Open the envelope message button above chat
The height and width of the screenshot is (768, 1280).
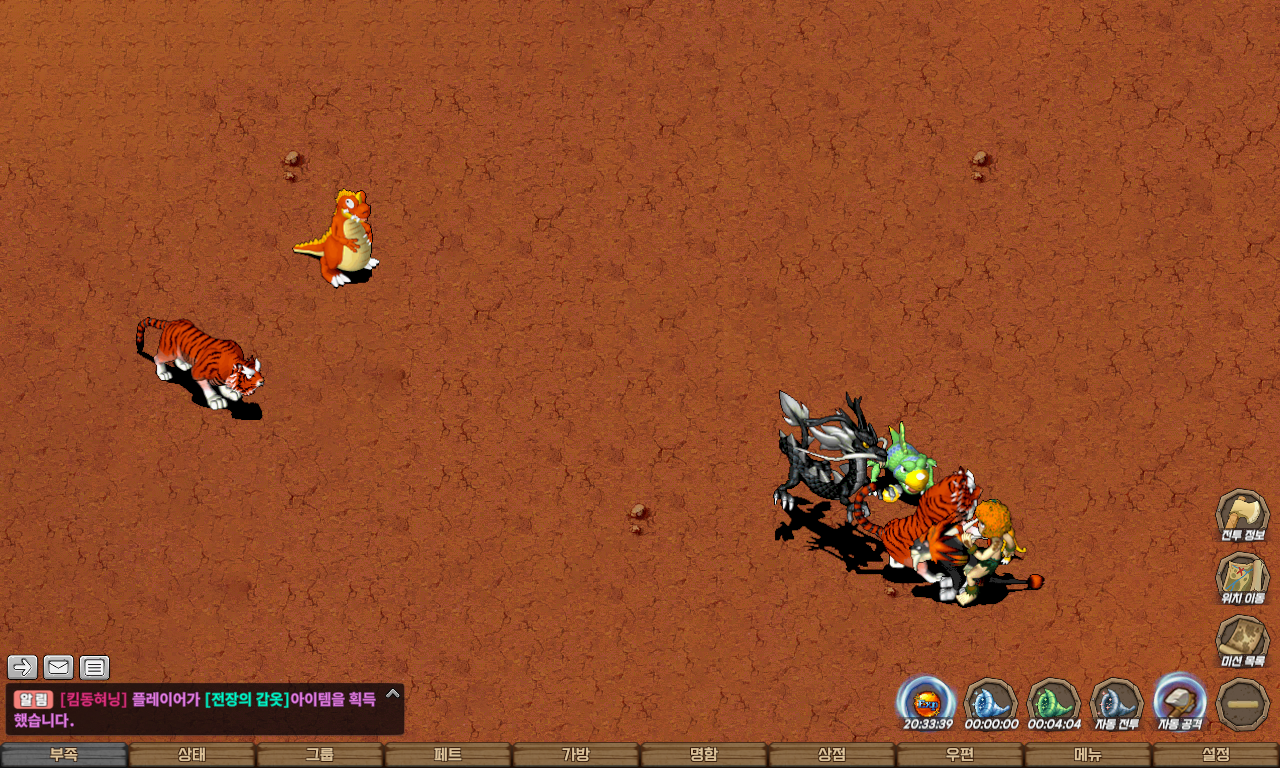point(58,667)
